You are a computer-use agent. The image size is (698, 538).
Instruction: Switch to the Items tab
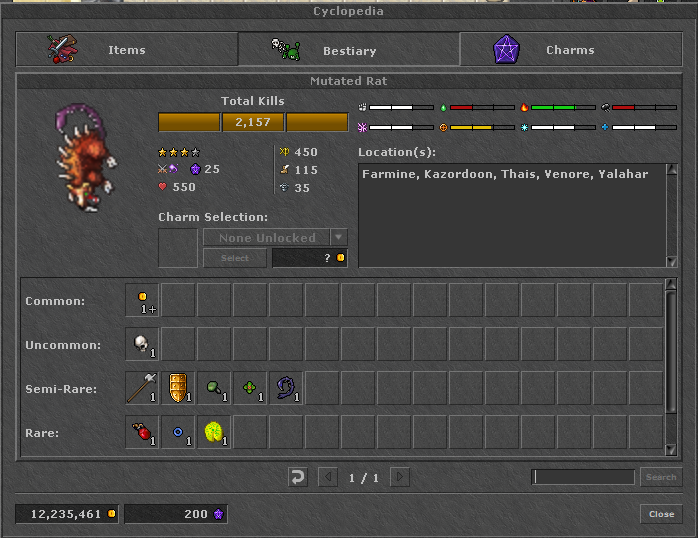pyautogui.click(x=126, y=50)
